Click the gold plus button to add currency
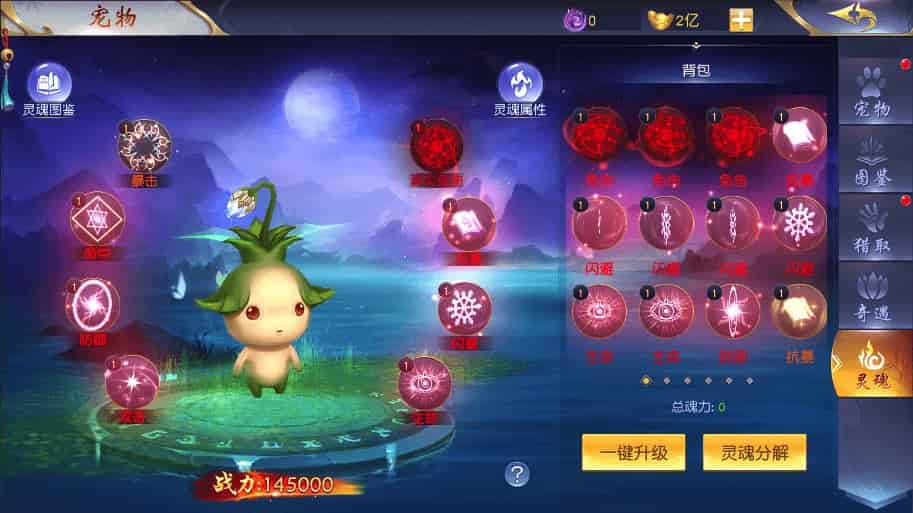Screen dimensions: 913x513 (x=741, y=20)
